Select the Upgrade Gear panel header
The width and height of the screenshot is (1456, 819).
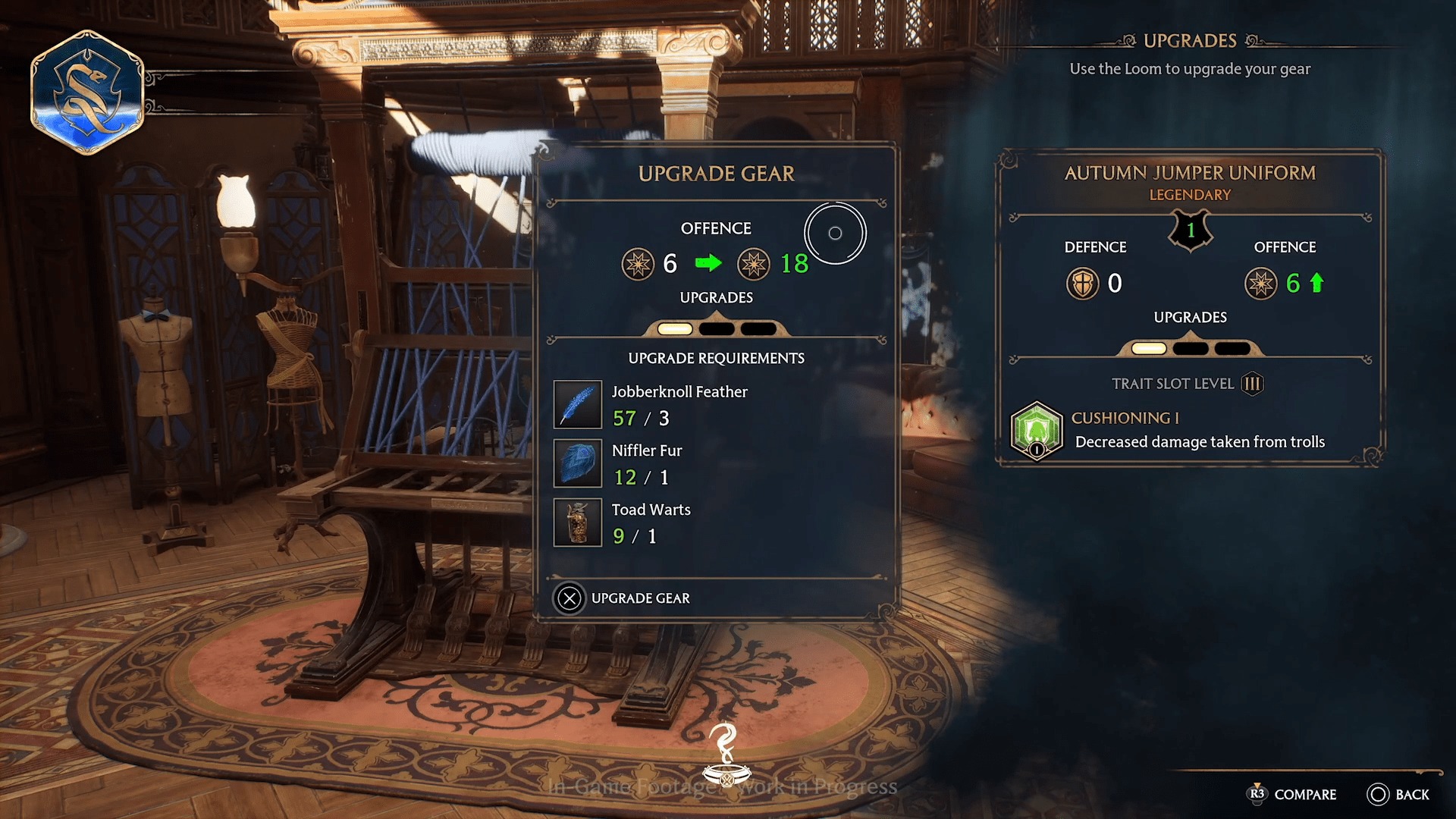point(716,173)
